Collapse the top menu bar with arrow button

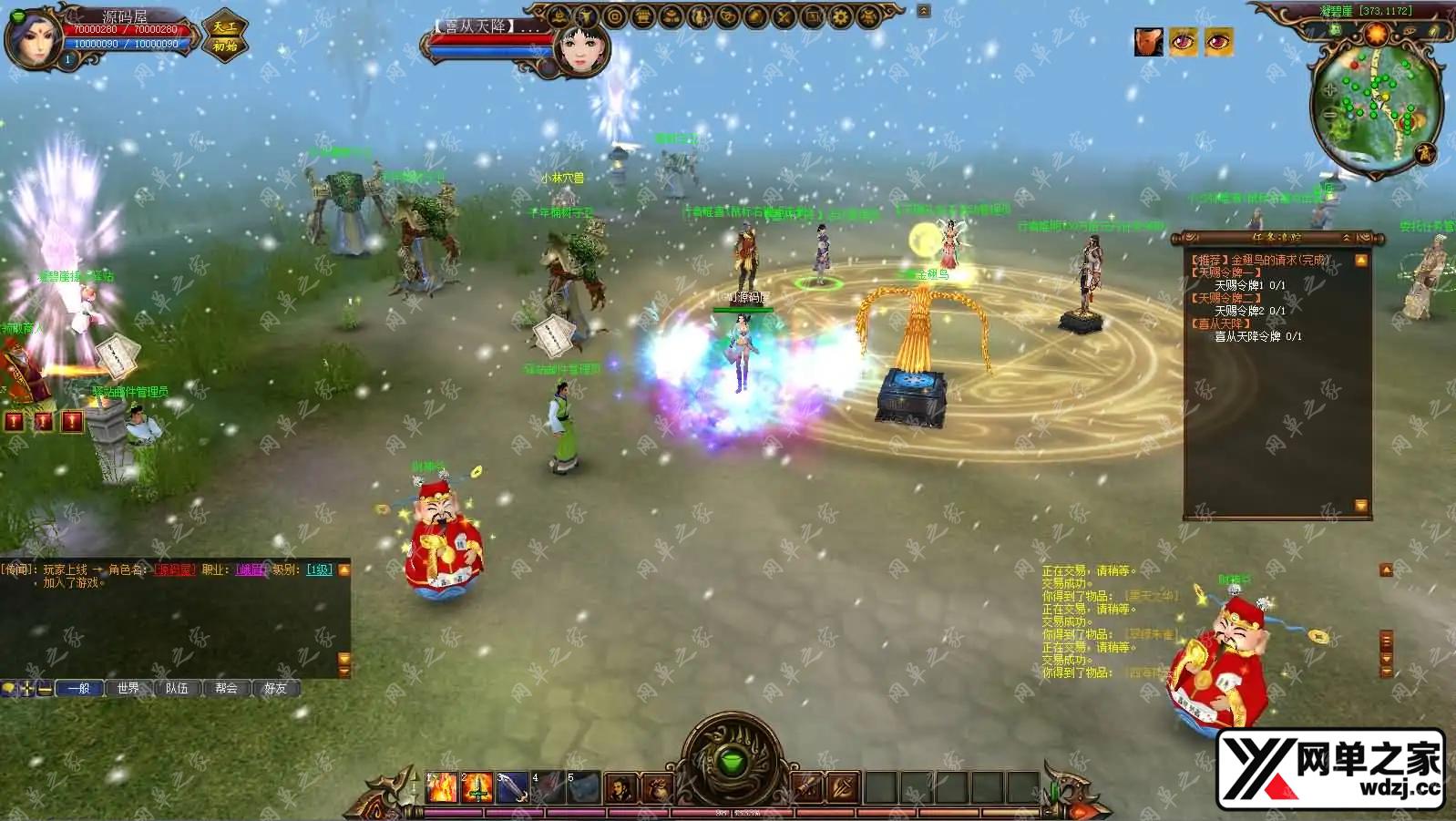pos(923,11)
